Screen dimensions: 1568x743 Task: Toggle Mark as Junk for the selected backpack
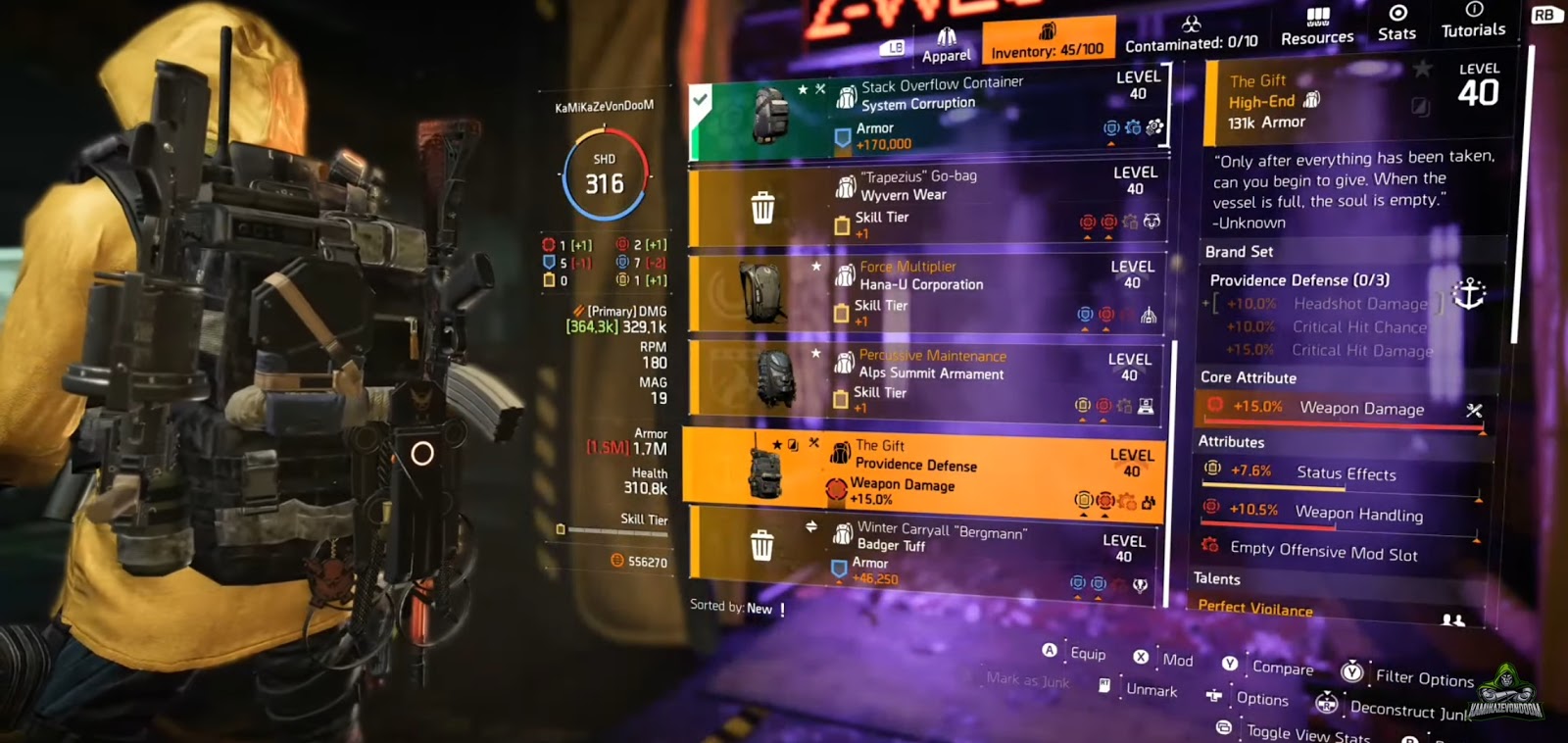pyautogui.click(x=1026, y=680)
